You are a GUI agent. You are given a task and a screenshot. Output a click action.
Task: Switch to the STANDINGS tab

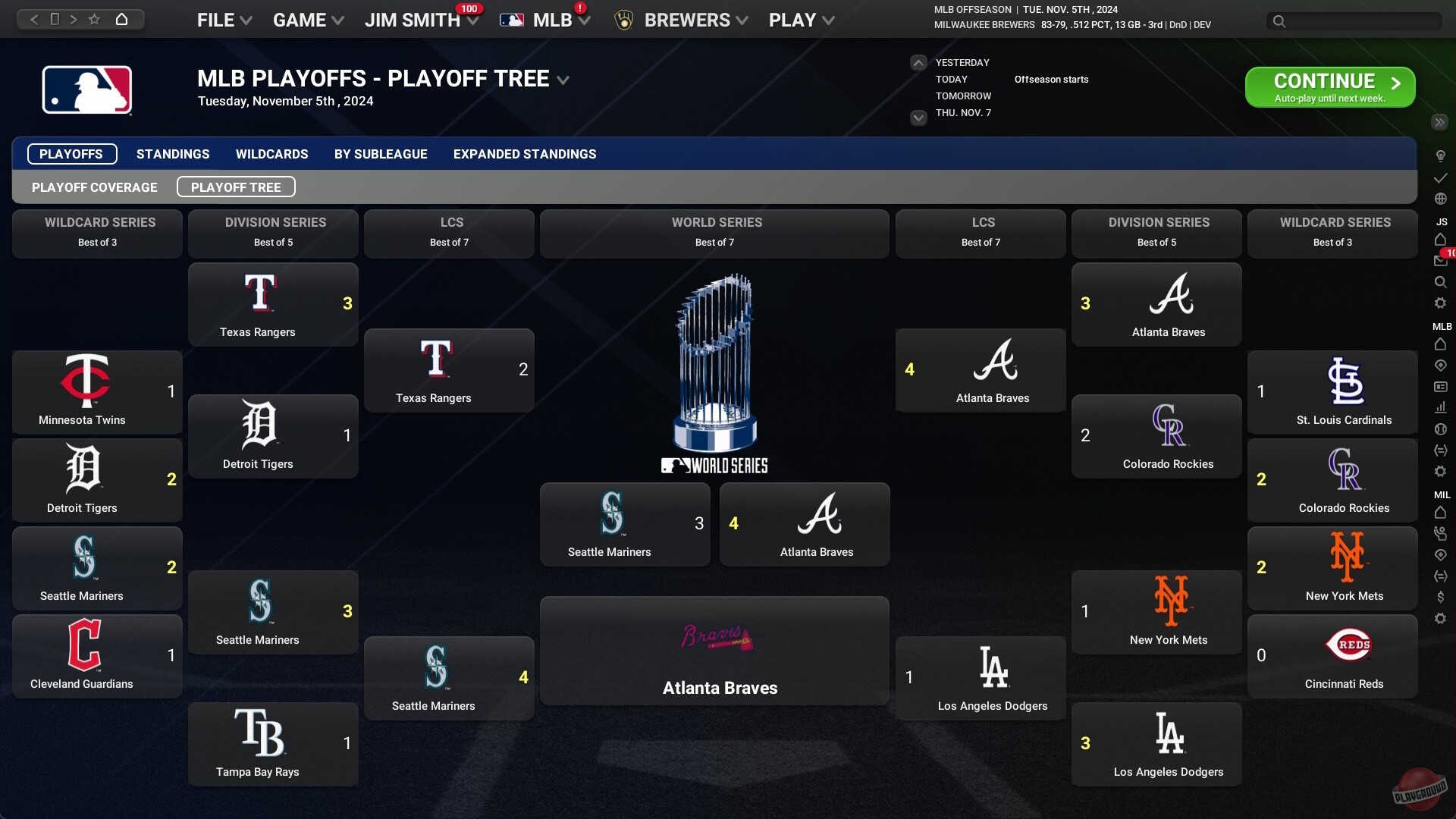tap(173, 154)
